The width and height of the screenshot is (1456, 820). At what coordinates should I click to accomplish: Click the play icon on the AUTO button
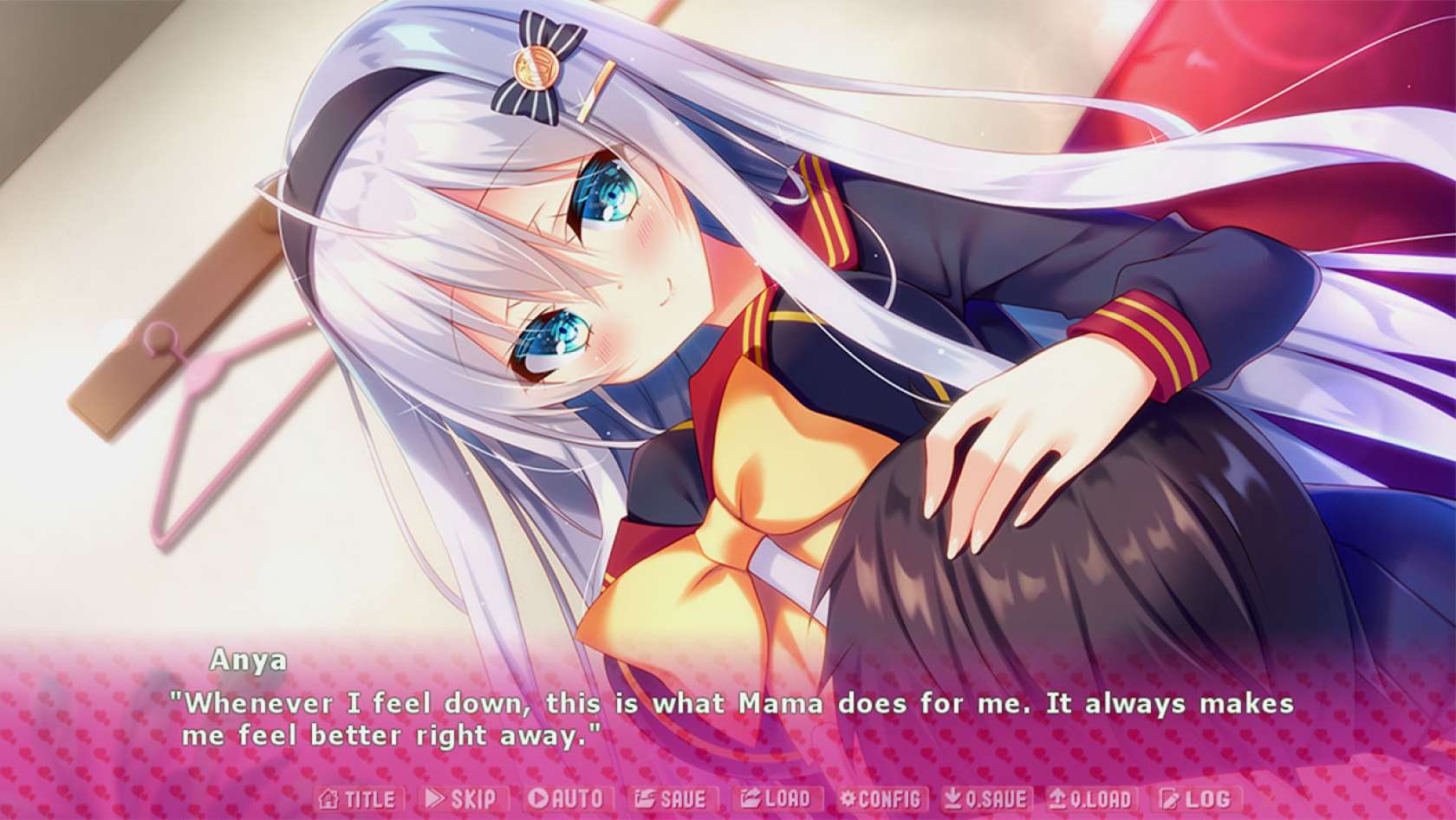537,799
